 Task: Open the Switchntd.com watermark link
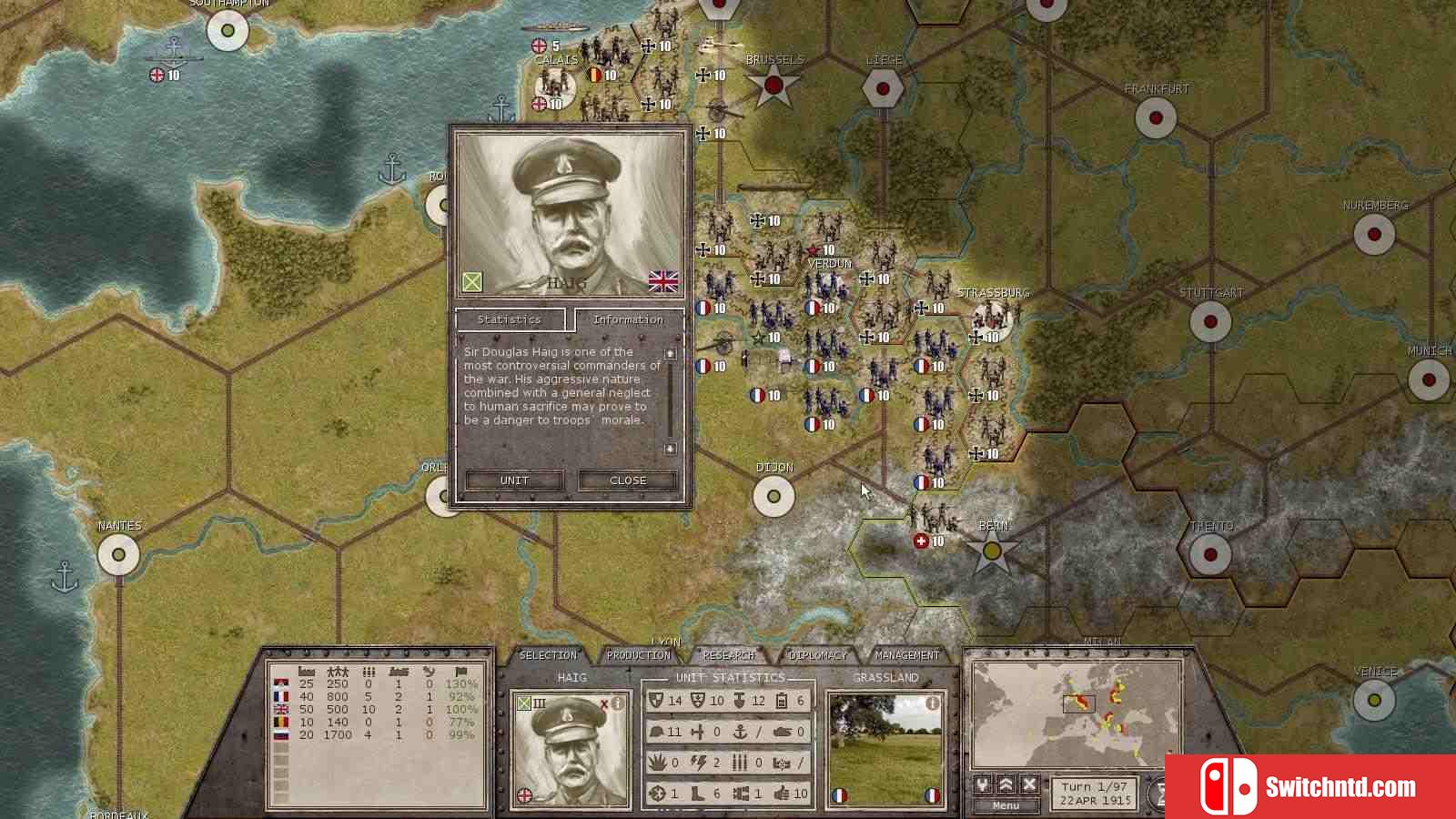pos(1310,787)
